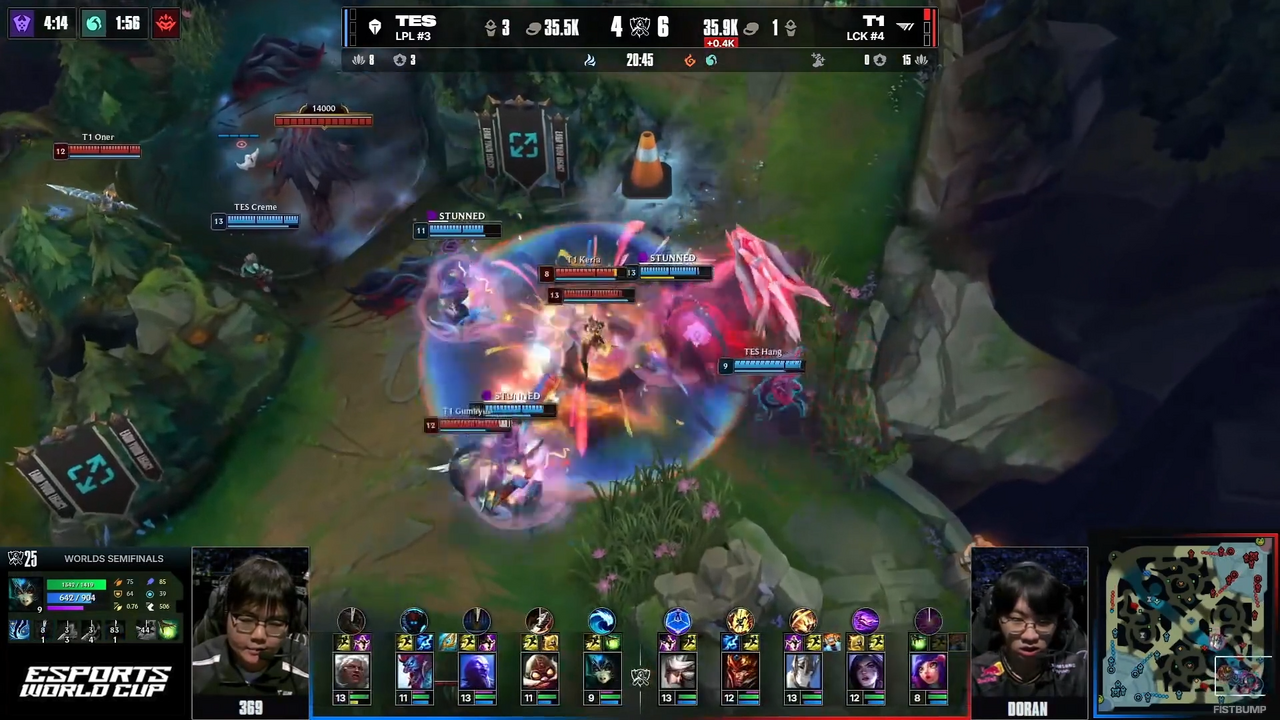The image size is (1280, 720).
Task: Click the +0.4K gold difference indicator
Action: [721, 42]
